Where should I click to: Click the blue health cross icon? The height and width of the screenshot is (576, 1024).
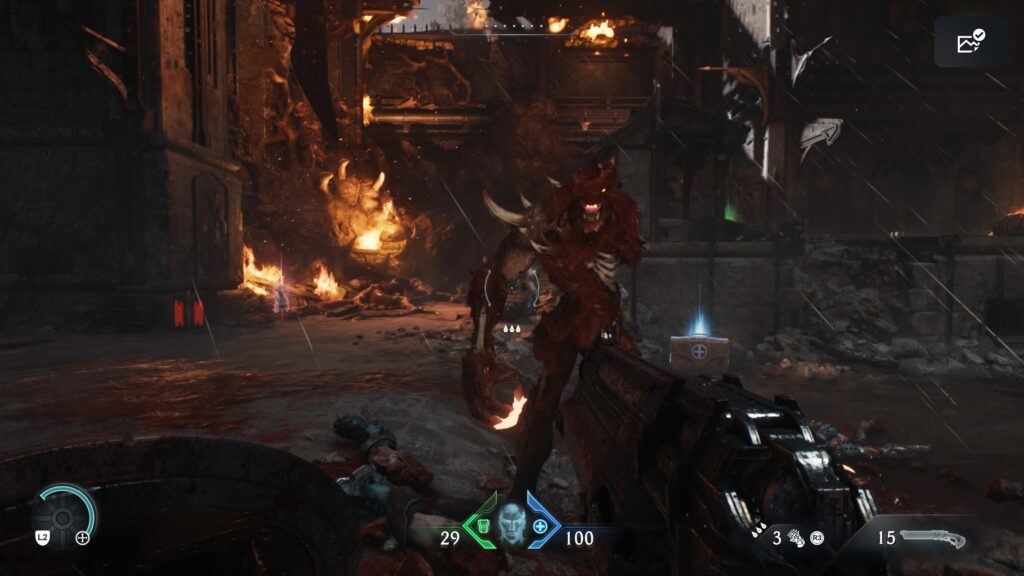540,526
